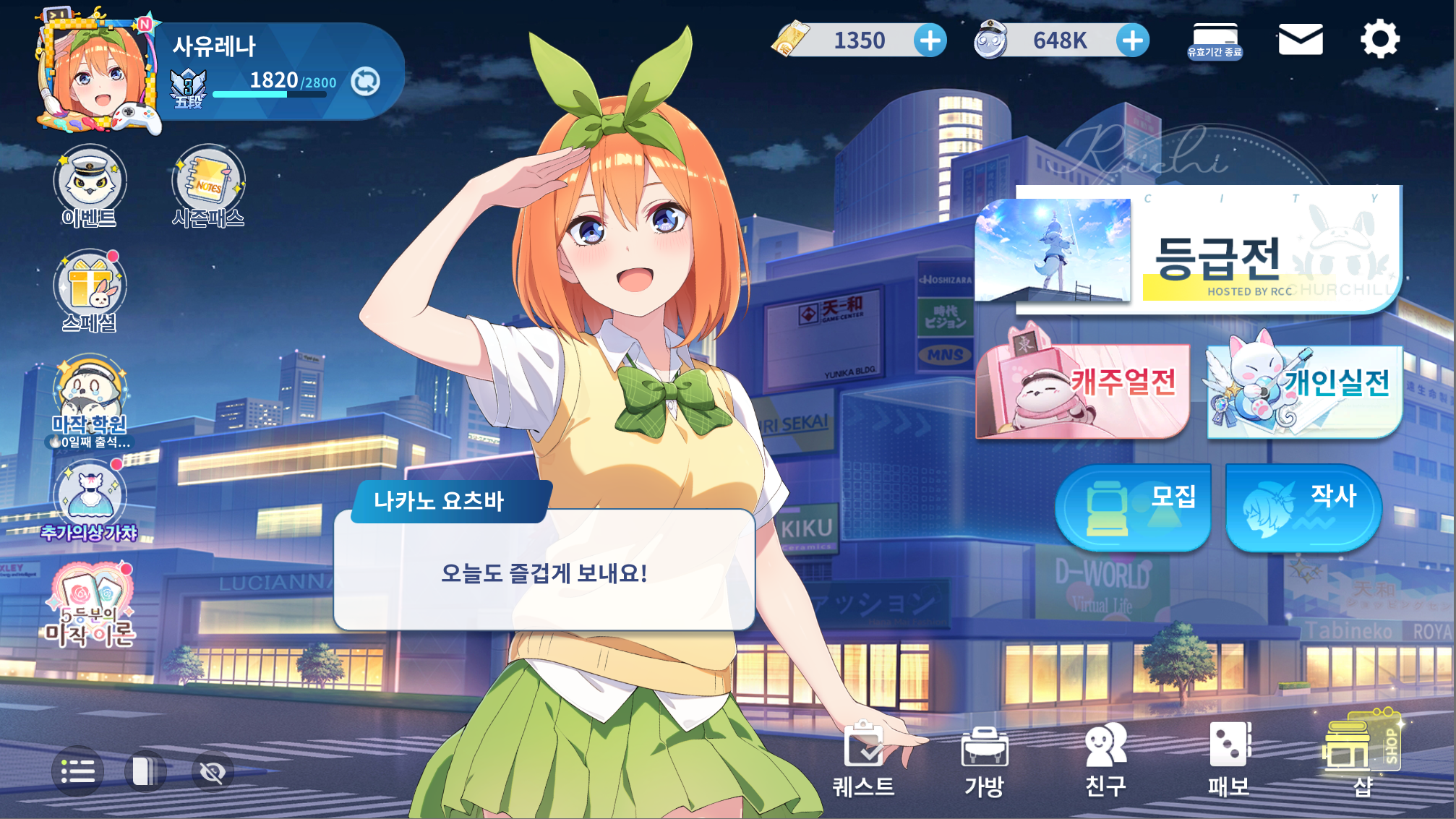Screen dimensions: 1456x819
Task: Show the 친구 friends list
Action: (x=1105, y=760)
